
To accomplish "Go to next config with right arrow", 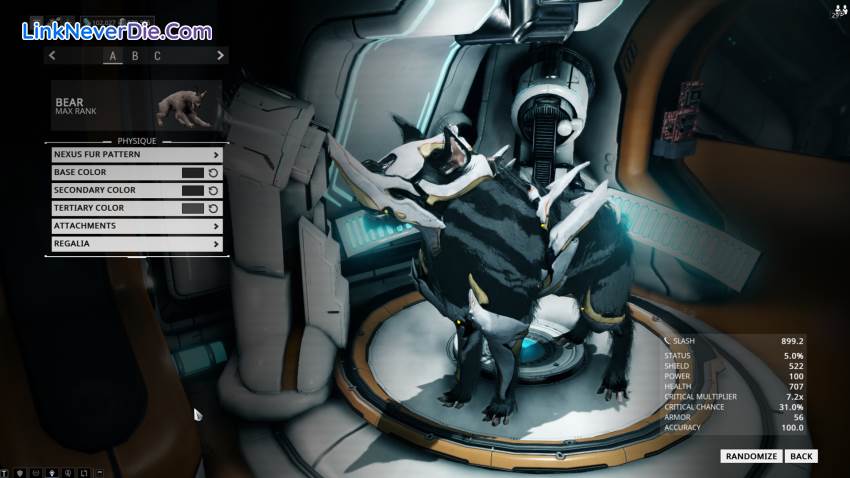I will (220, 56).
